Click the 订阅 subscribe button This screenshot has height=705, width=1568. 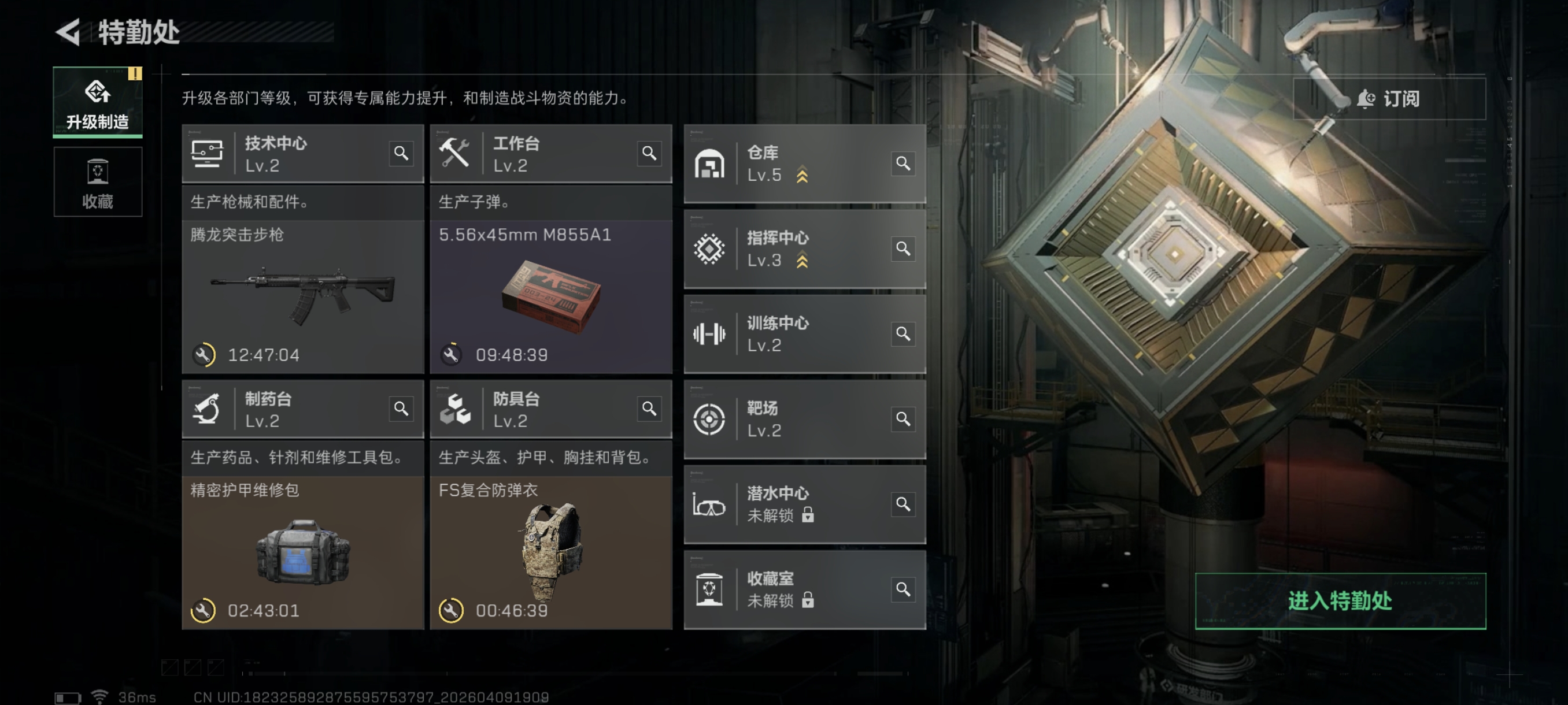pyautogui.click(x=1388, y=99)
